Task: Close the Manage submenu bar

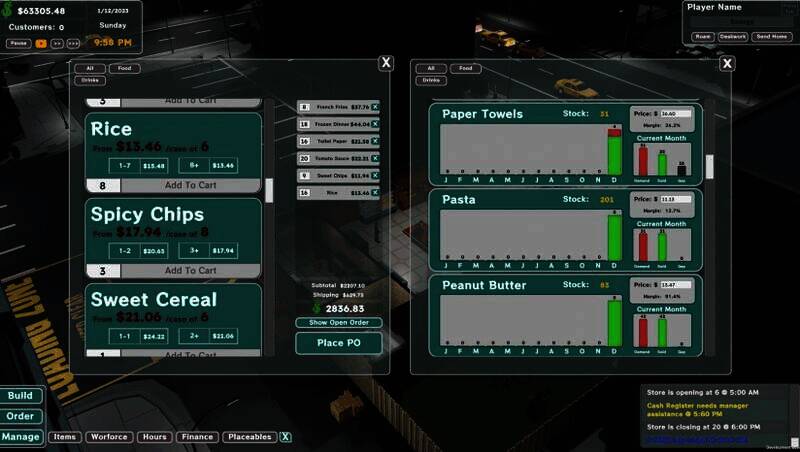Action: pyautogui.click(x=285, y=437)
